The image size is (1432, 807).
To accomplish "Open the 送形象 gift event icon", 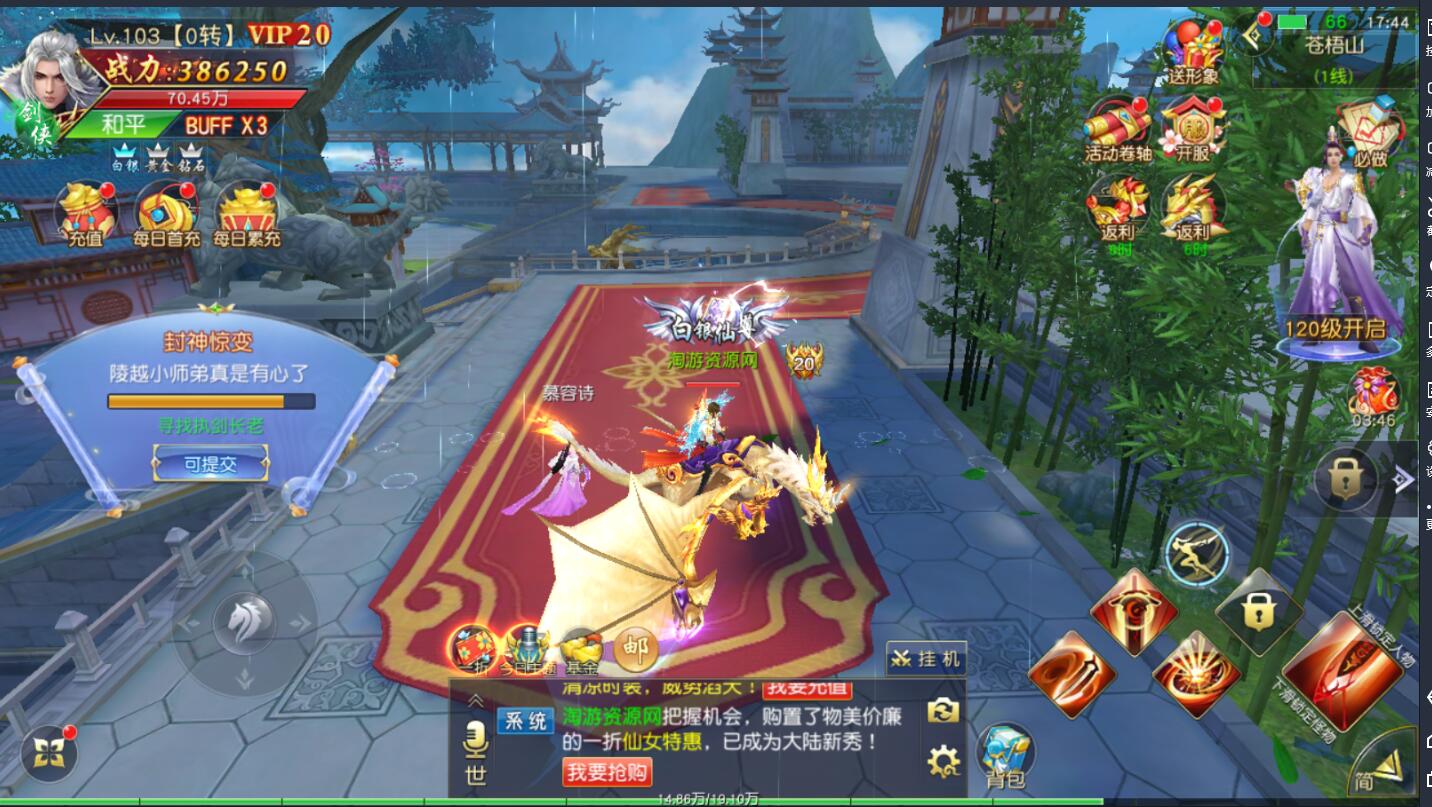I will (1193, 51).
